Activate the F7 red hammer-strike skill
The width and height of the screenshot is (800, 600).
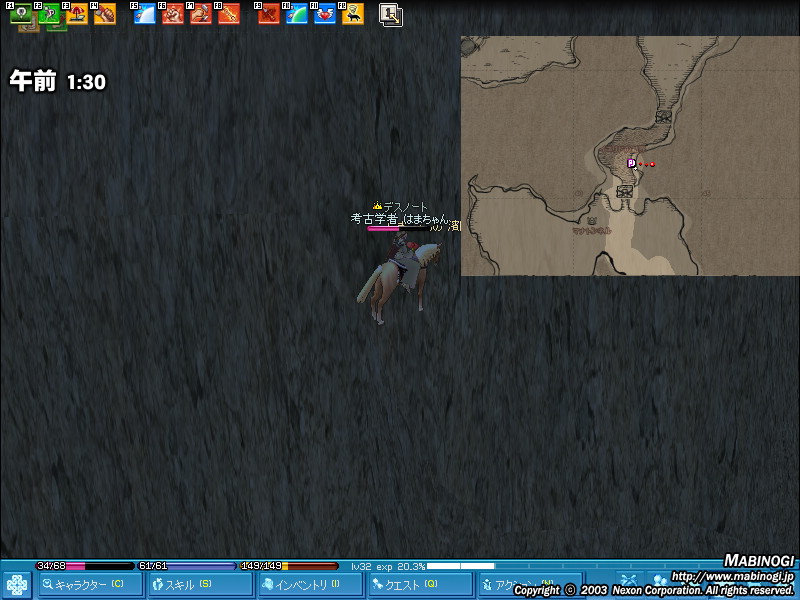201,14
